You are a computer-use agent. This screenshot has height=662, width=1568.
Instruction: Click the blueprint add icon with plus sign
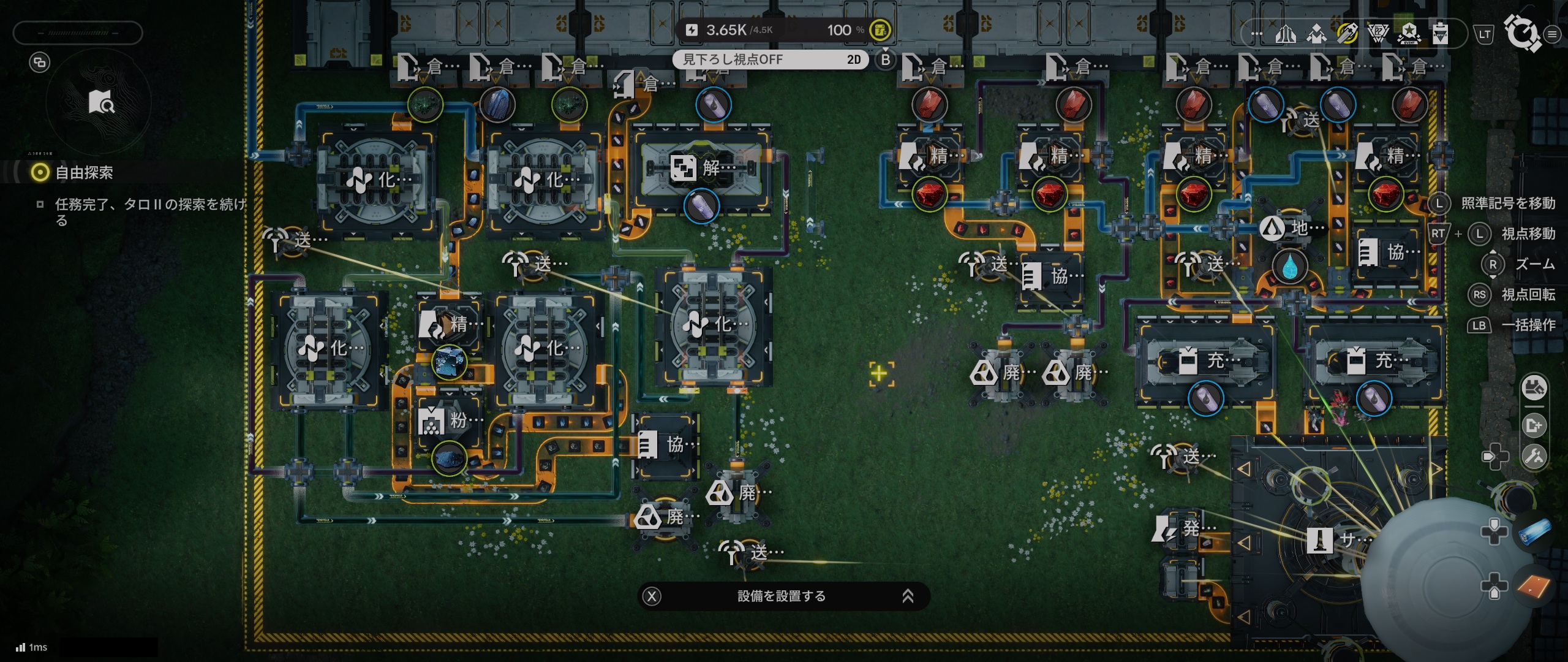[1534, 425]
